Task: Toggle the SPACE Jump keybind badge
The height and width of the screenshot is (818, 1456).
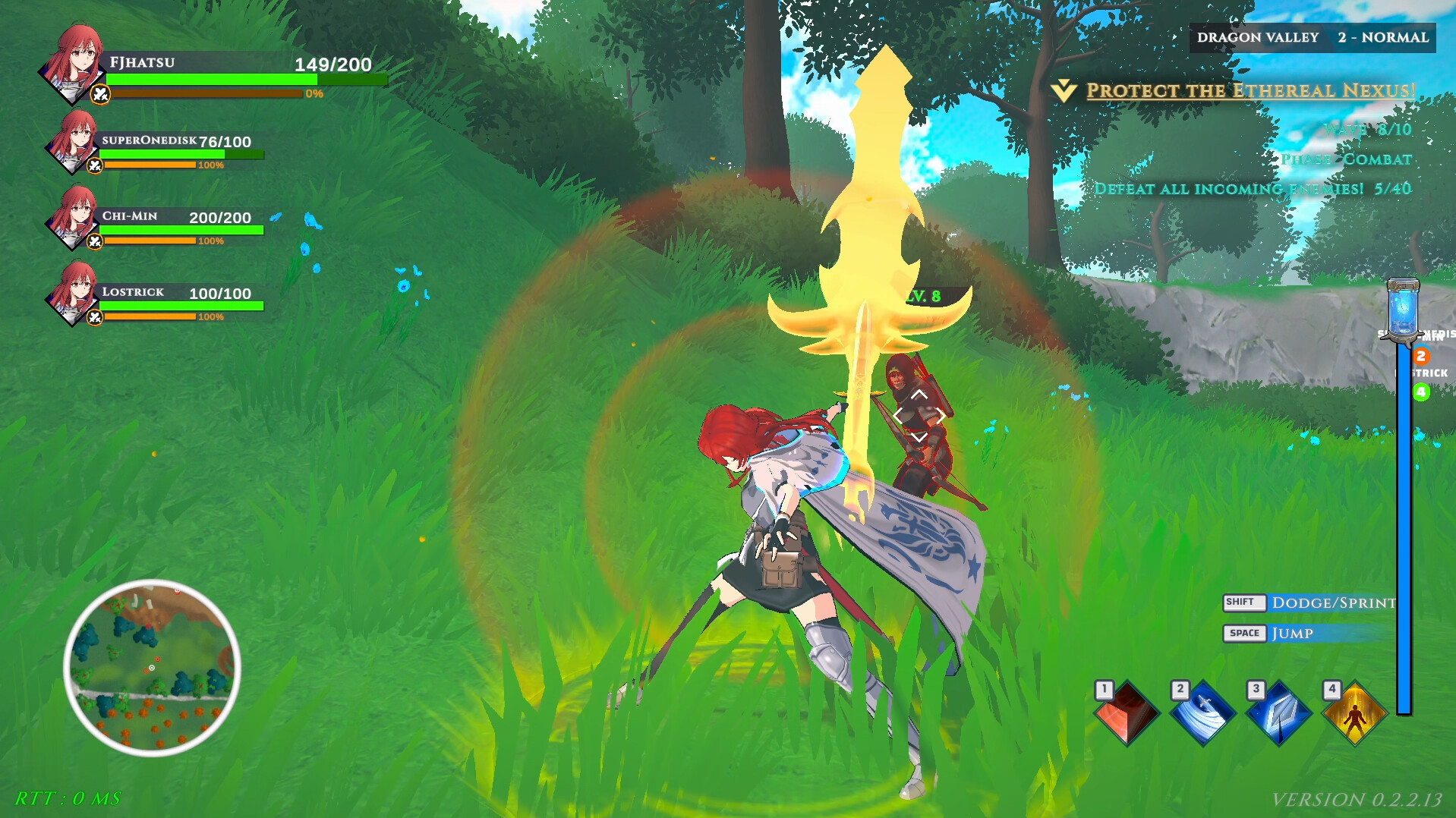Action: tap(1244, 633)
